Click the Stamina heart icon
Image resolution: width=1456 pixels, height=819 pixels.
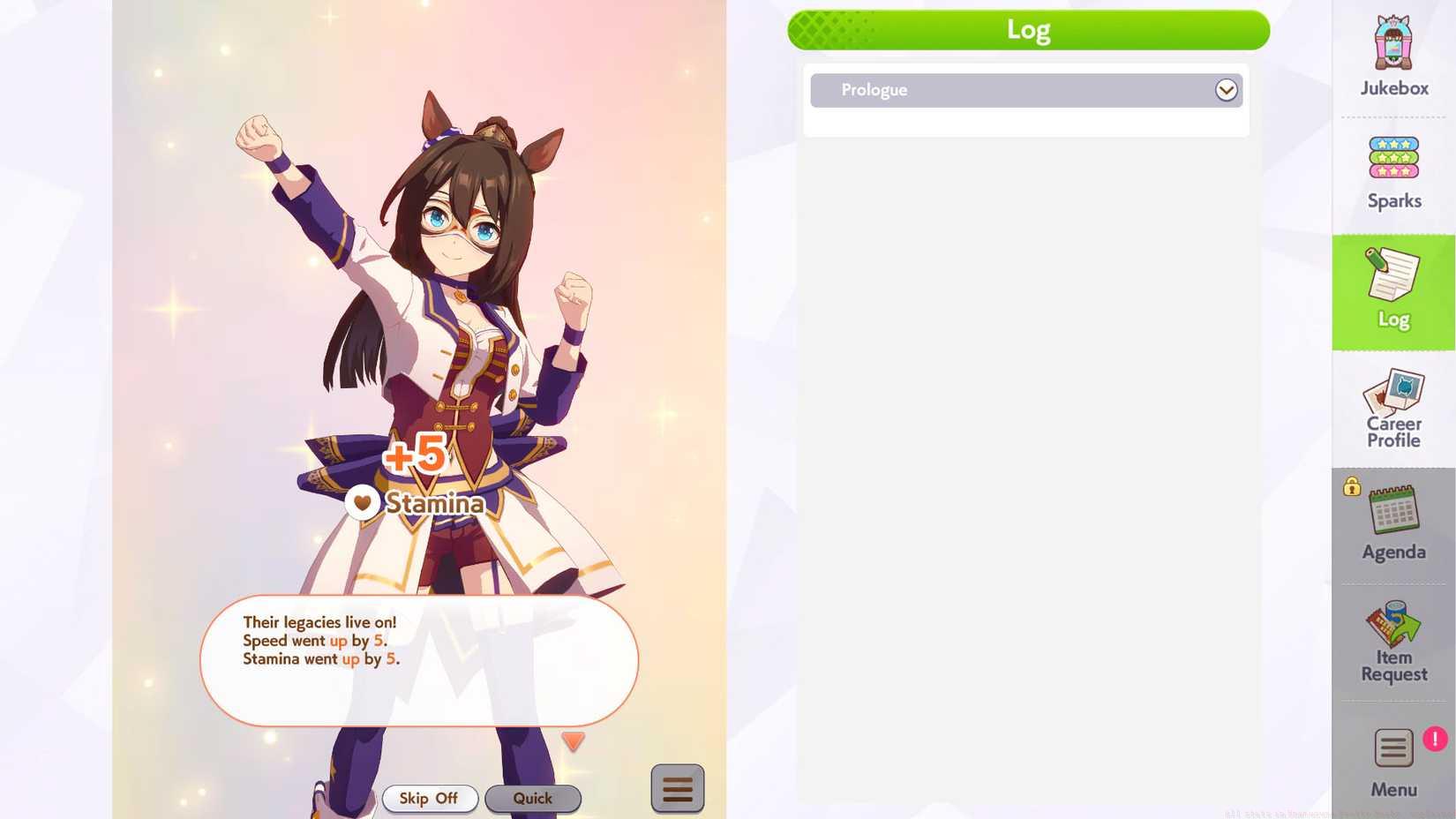point(362,502)
